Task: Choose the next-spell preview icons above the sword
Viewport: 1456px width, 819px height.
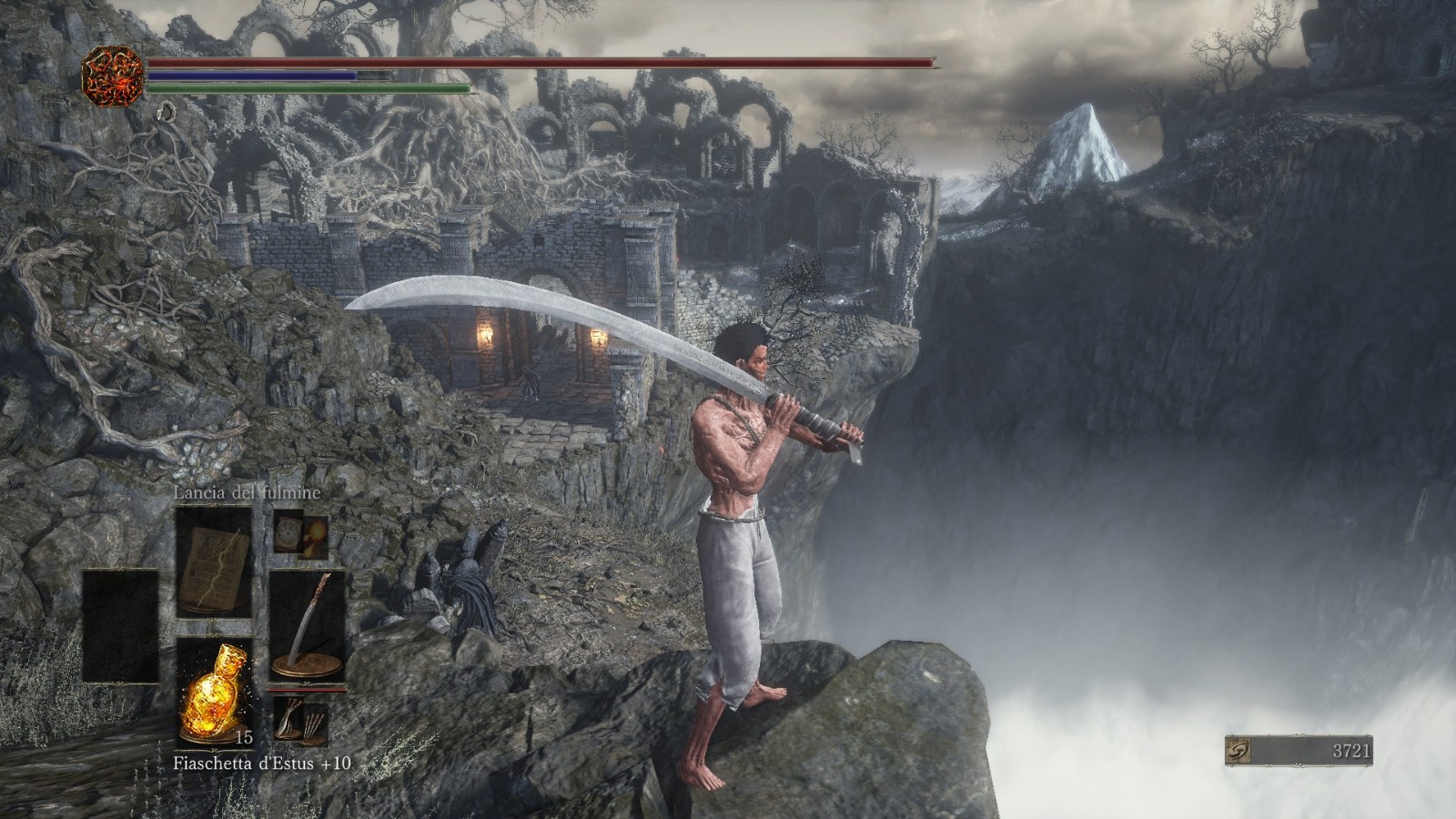Action: (x=301, y=533)
